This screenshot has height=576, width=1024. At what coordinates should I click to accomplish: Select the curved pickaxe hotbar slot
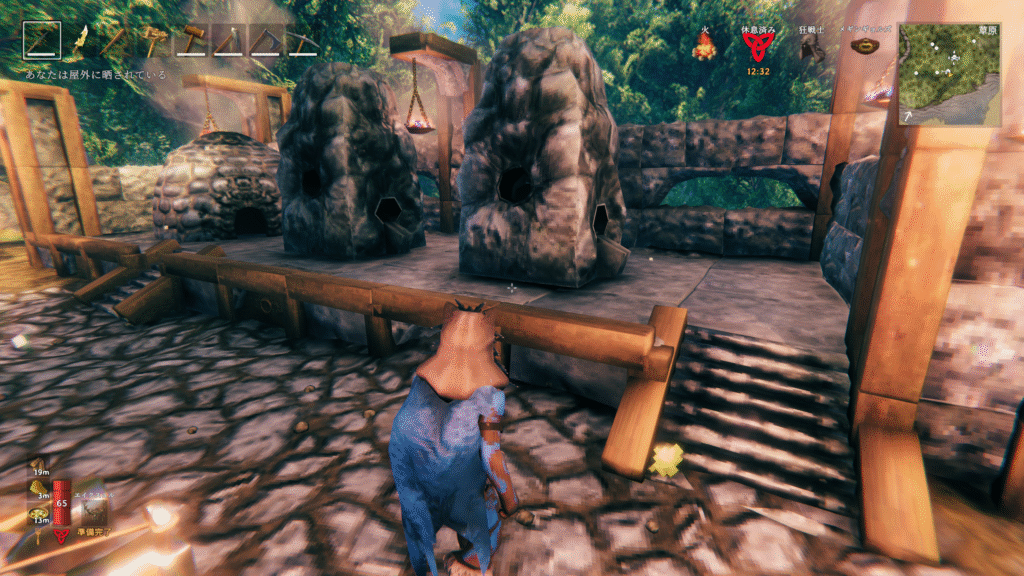tap(302, 41)
